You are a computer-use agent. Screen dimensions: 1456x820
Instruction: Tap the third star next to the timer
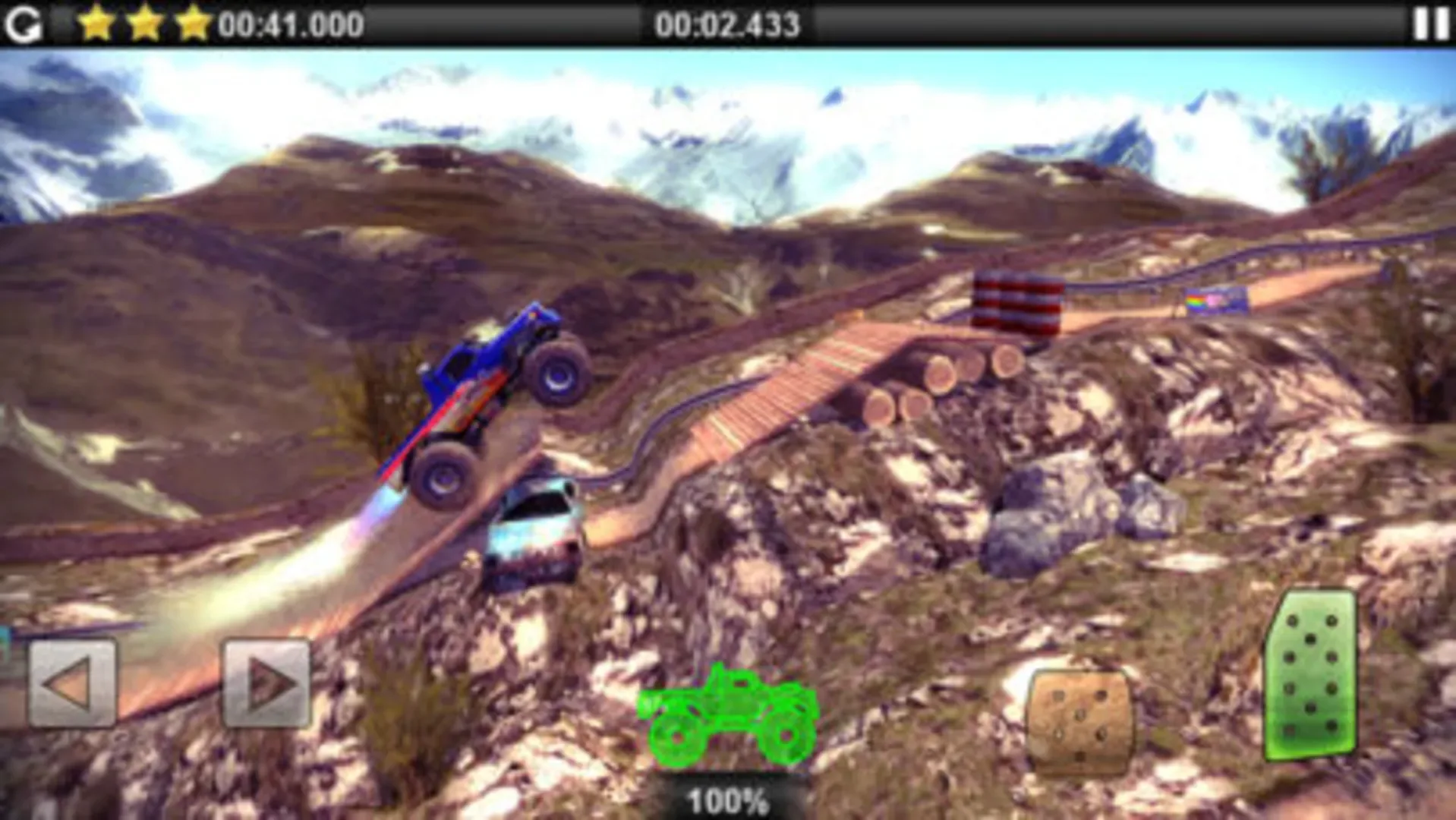coord(194,23)
